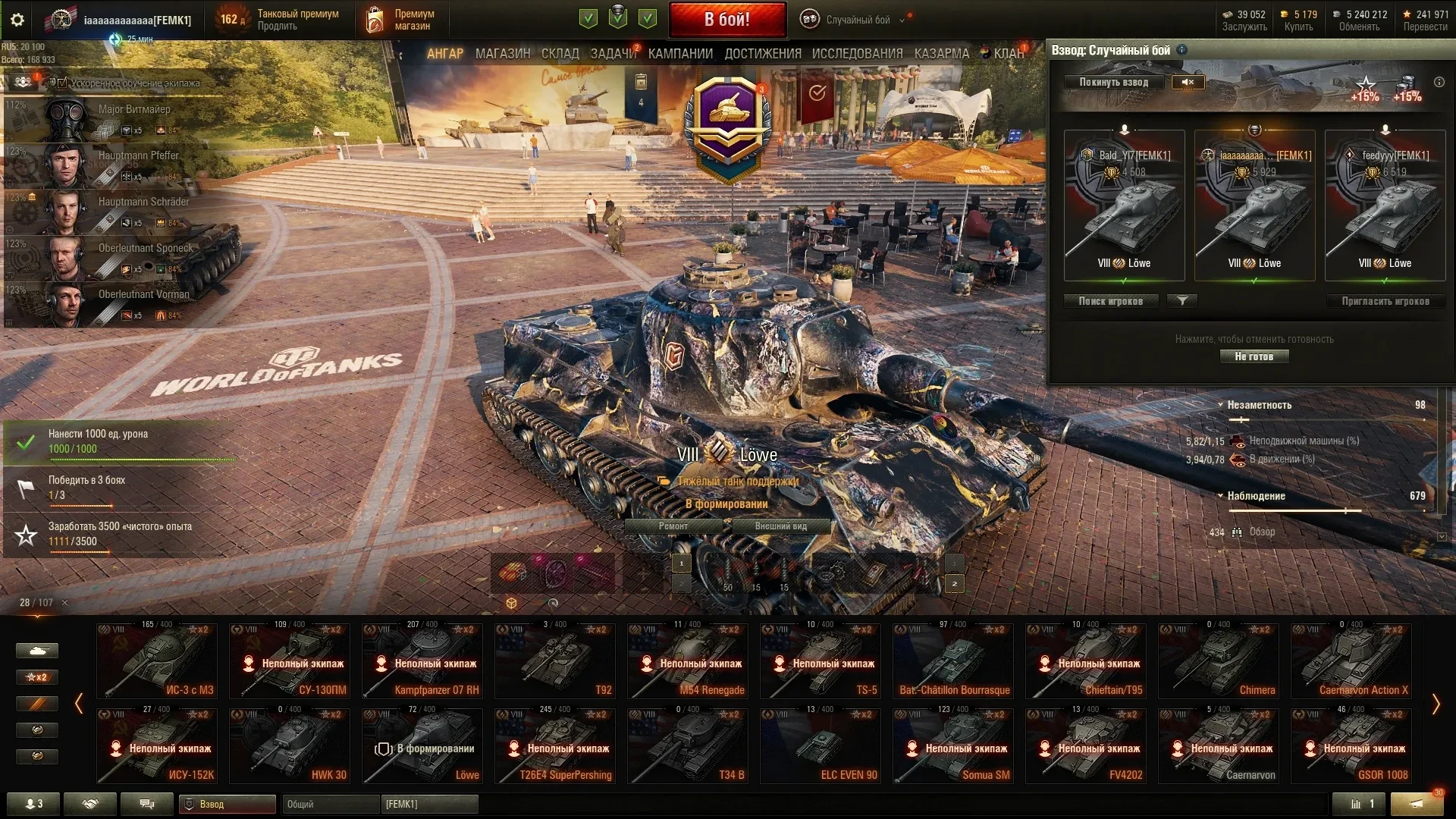Open the КАЗАРМА tab
This screenshot has height=819, width=1456.
click(941, 54)
